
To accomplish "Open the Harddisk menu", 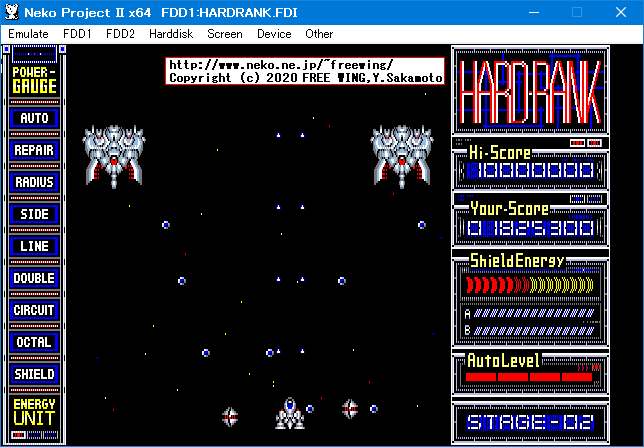I will point(171,33).
